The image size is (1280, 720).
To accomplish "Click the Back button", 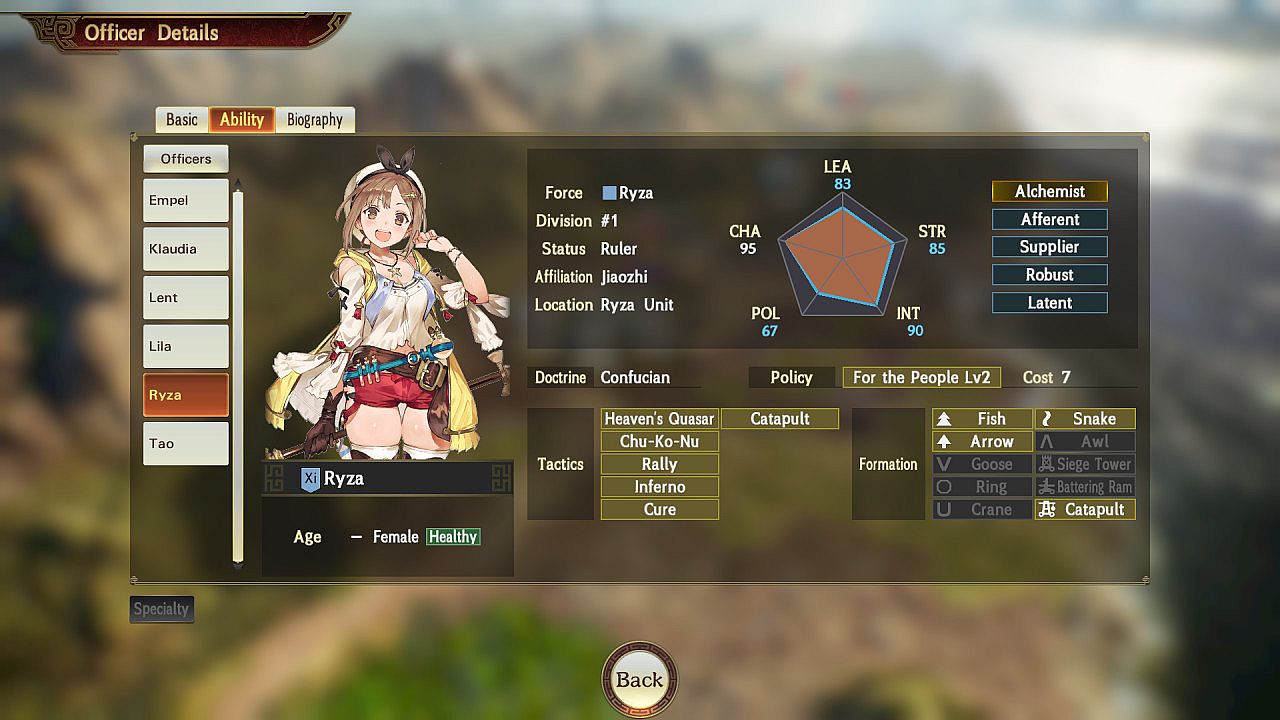I will coord(639,680).
